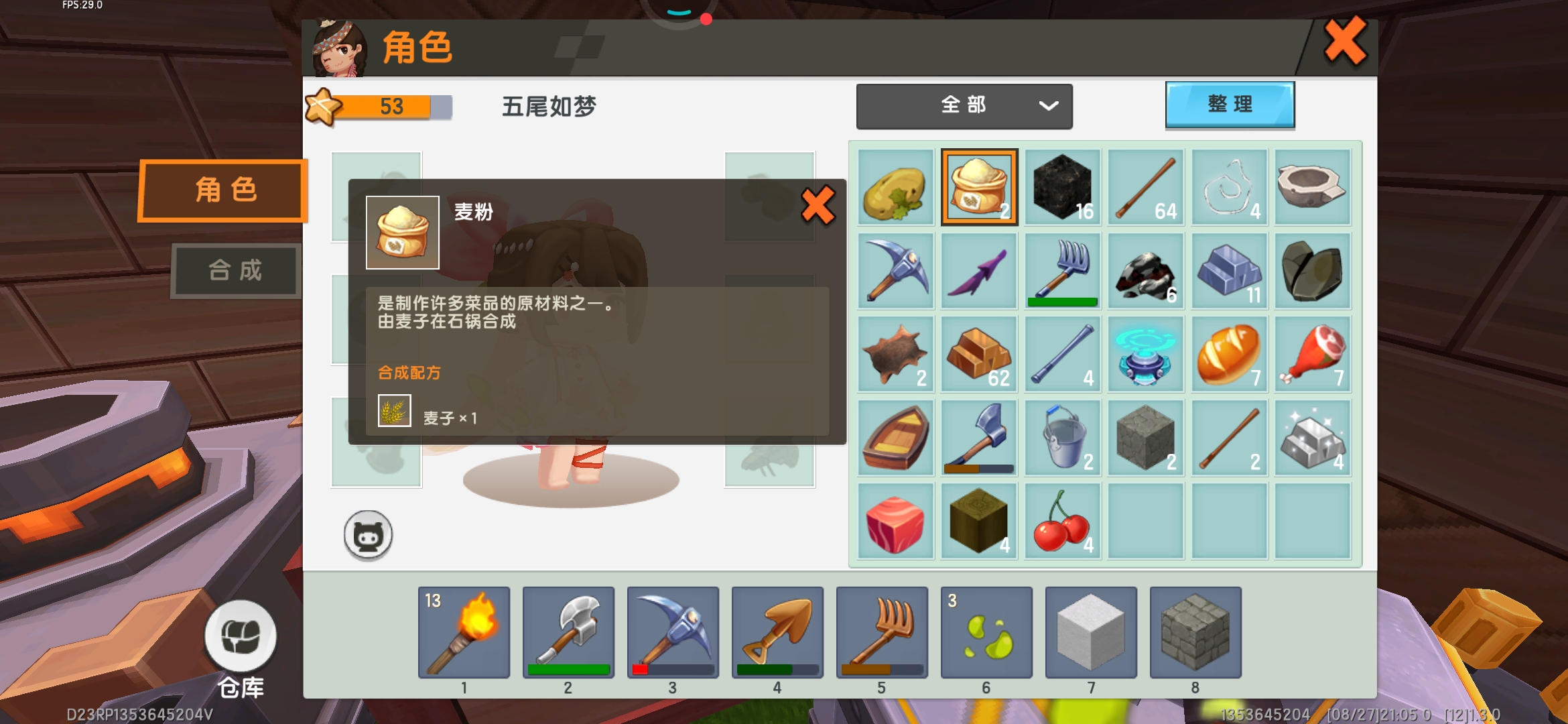
Task: Select the torch in hotbar slot 1
Action: [464, 631]
